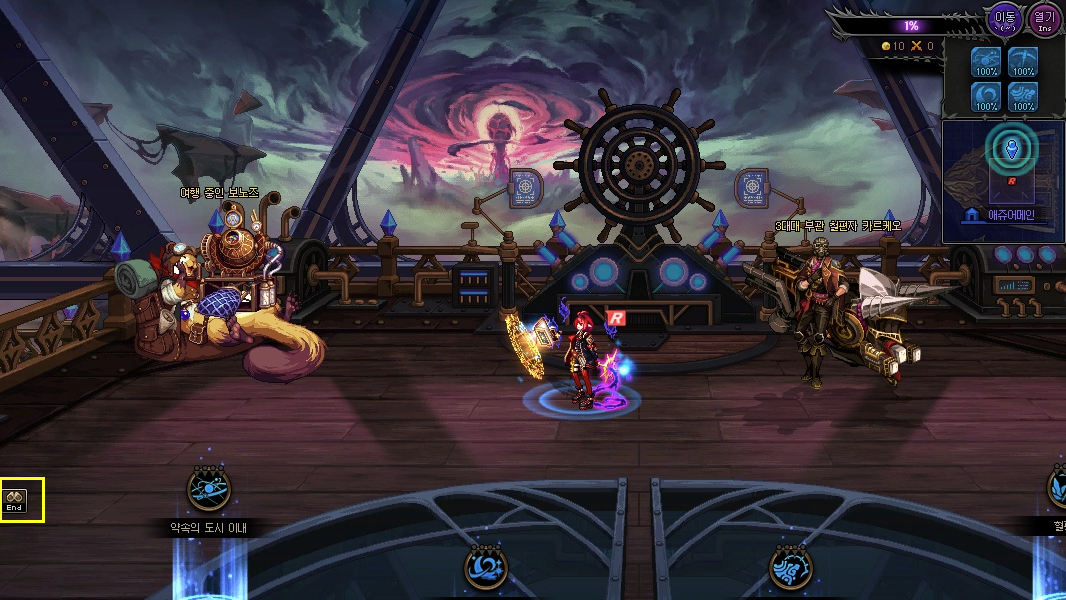Select the crescent moon buff icon
The width and height of the screenshot is (1066, 600).
[x=987, y=97]
